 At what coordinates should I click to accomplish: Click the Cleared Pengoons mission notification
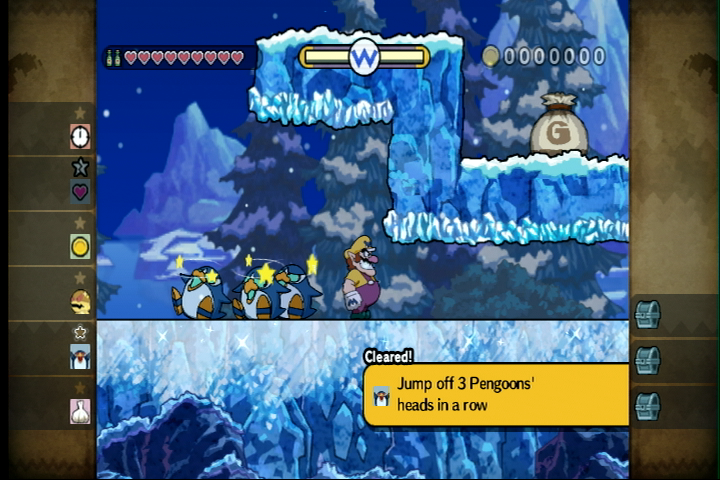tap(496, 393)
